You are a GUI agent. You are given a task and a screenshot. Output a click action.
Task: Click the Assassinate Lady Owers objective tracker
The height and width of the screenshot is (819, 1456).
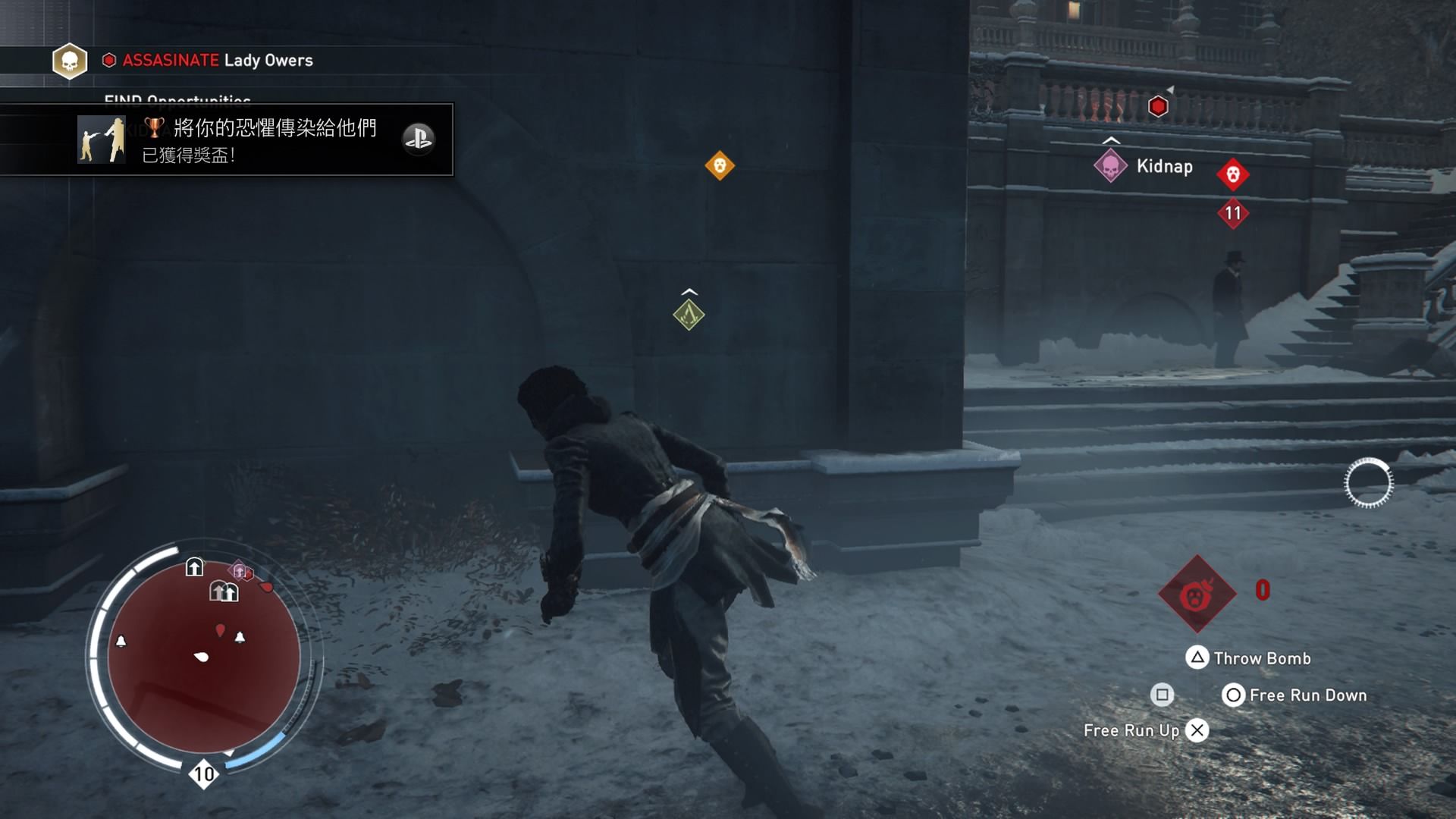click(x=218, y=60)
